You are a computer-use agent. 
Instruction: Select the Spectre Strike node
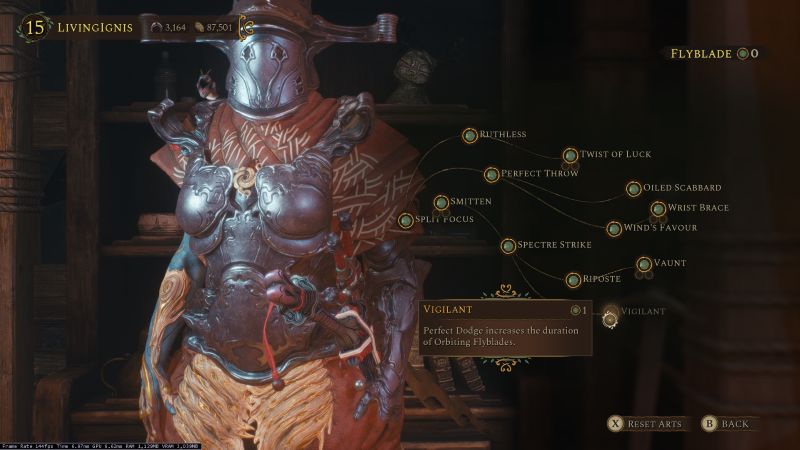pyautogui.click(x=508, y=245)
